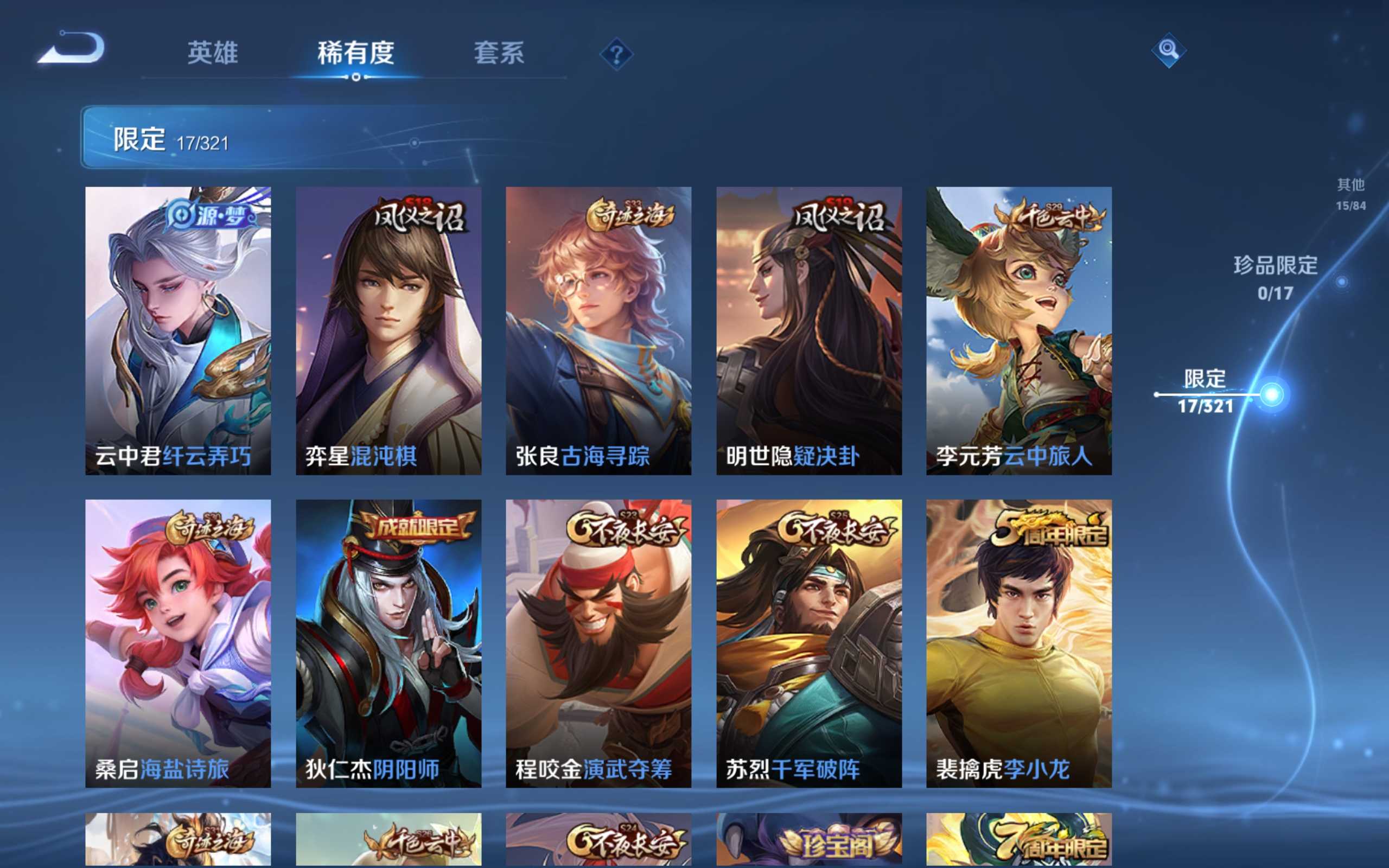Switch to the 英雄 tab
The image size is (1389, 868).
tap(212, 53)
